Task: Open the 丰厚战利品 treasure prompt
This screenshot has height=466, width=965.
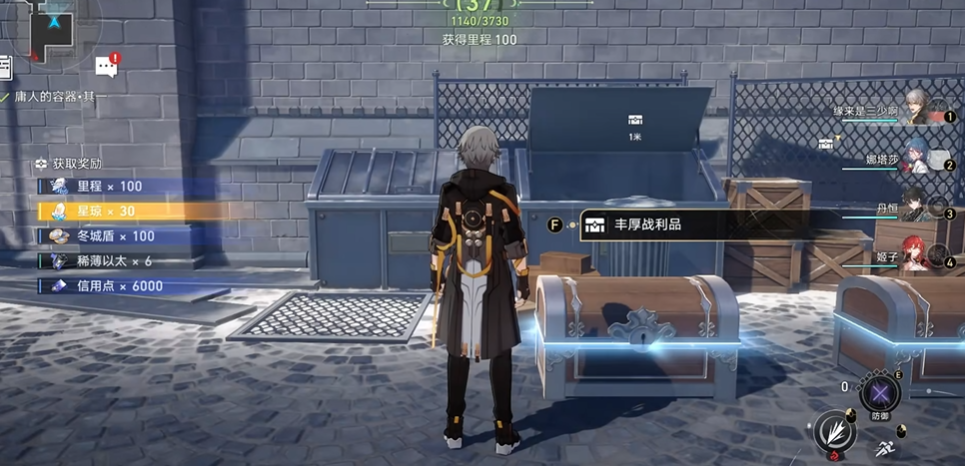Action: 646,225
